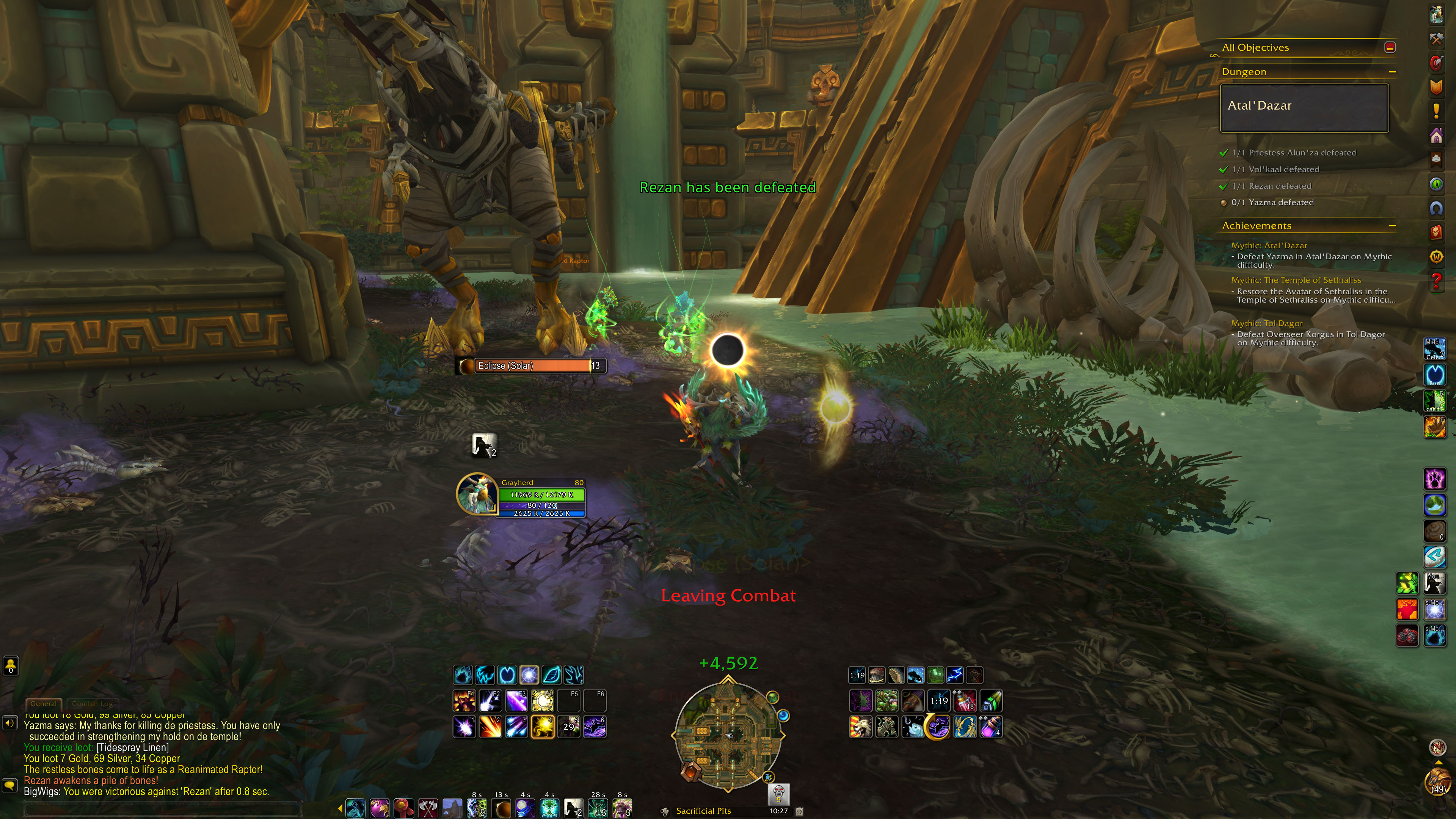Use the purple potion with 4 charges
The height and width of the screenshot is (819, 1456).
[x=991, y=727]
